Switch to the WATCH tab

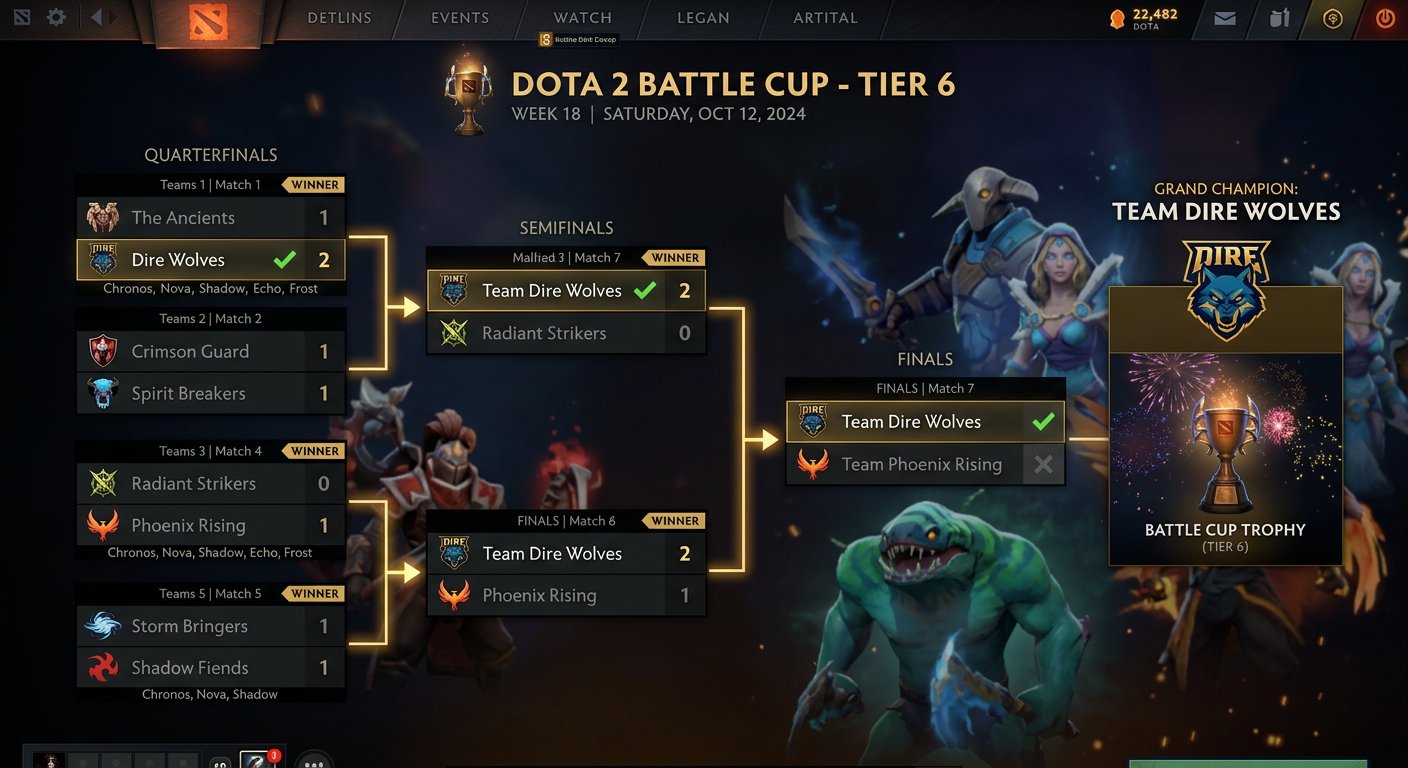tap(582, 17)
